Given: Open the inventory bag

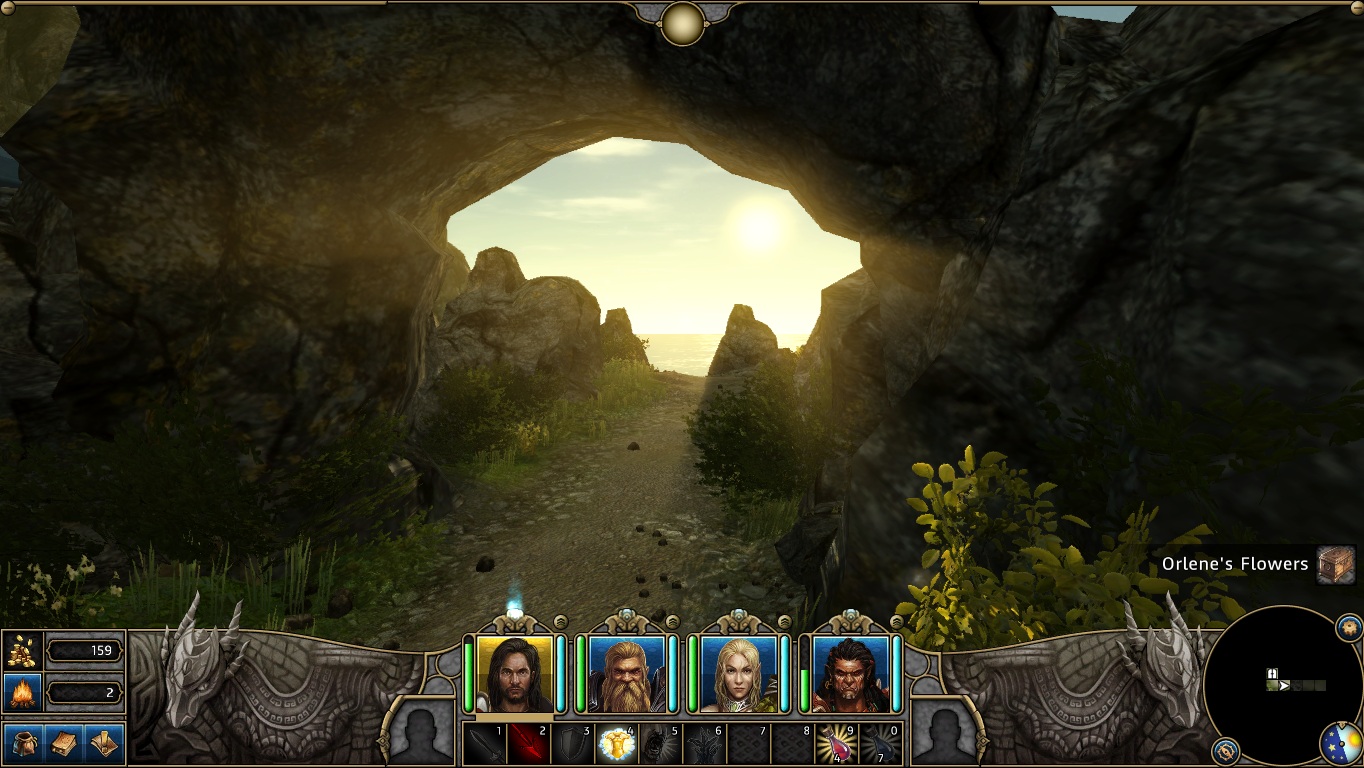Looking at the screenshot, I should (x=22, y=743).
